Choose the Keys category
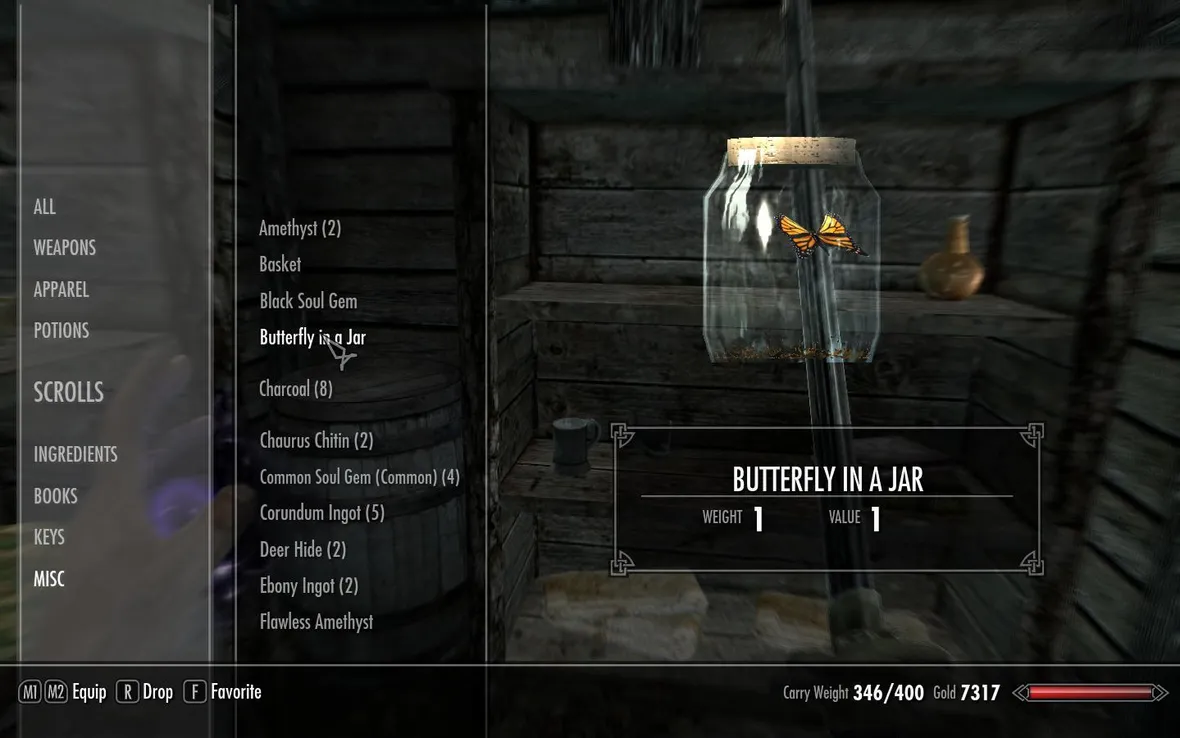1180x738 pixels. point(49,537)
